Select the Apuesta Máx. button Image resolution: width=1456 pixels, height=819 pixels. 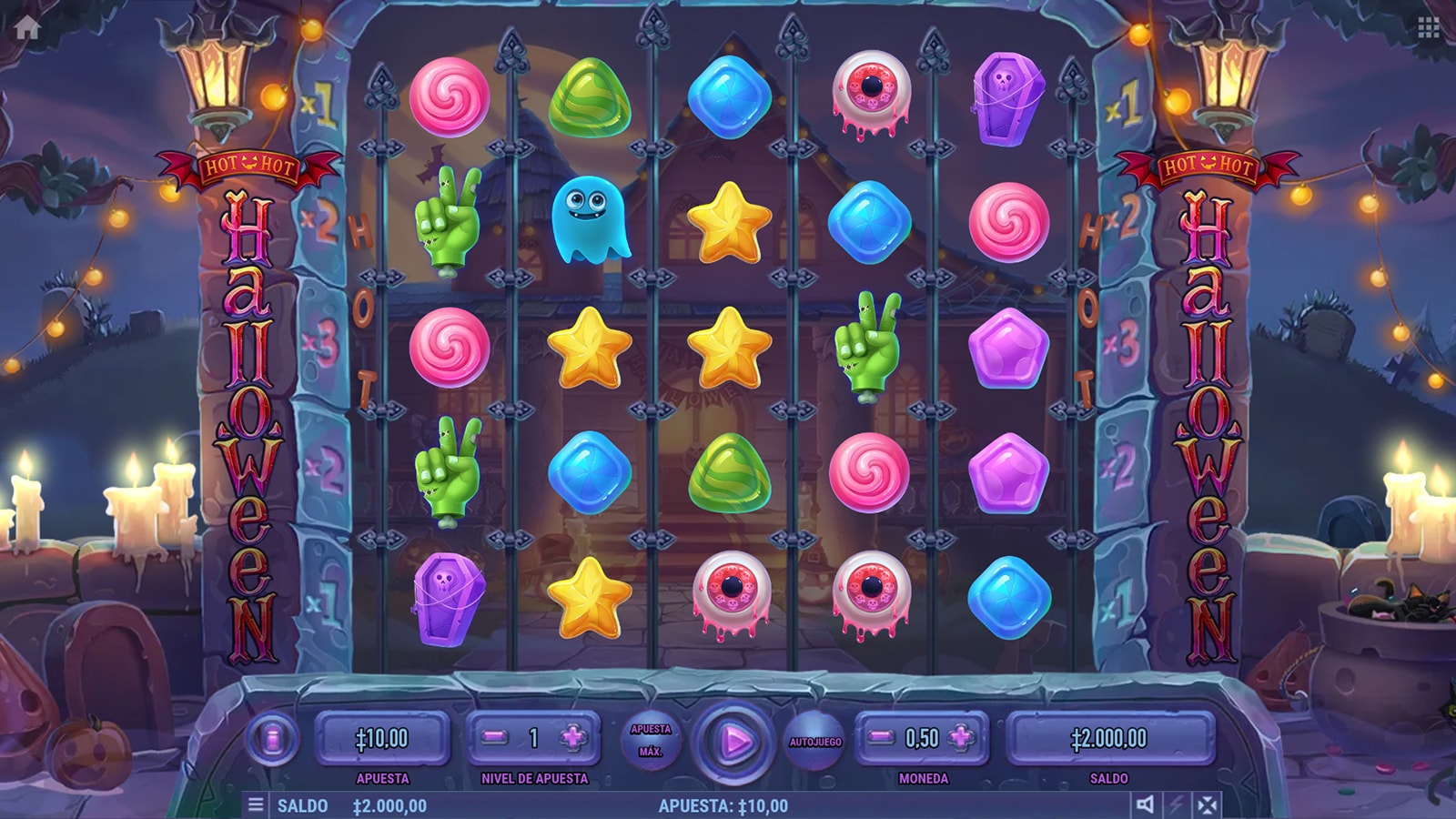tap(651, 740)
